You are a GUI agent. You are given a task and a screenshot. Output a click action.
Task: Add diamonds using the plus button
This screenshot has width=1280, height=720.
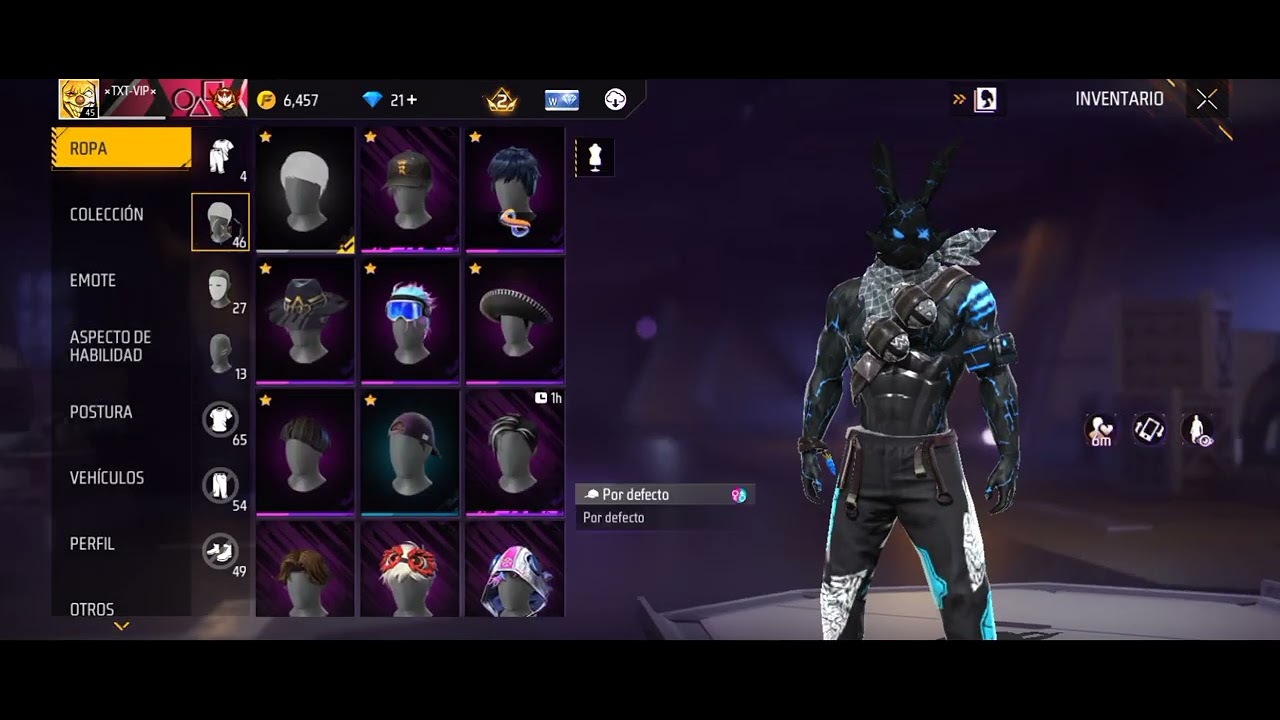click(411, 100)
